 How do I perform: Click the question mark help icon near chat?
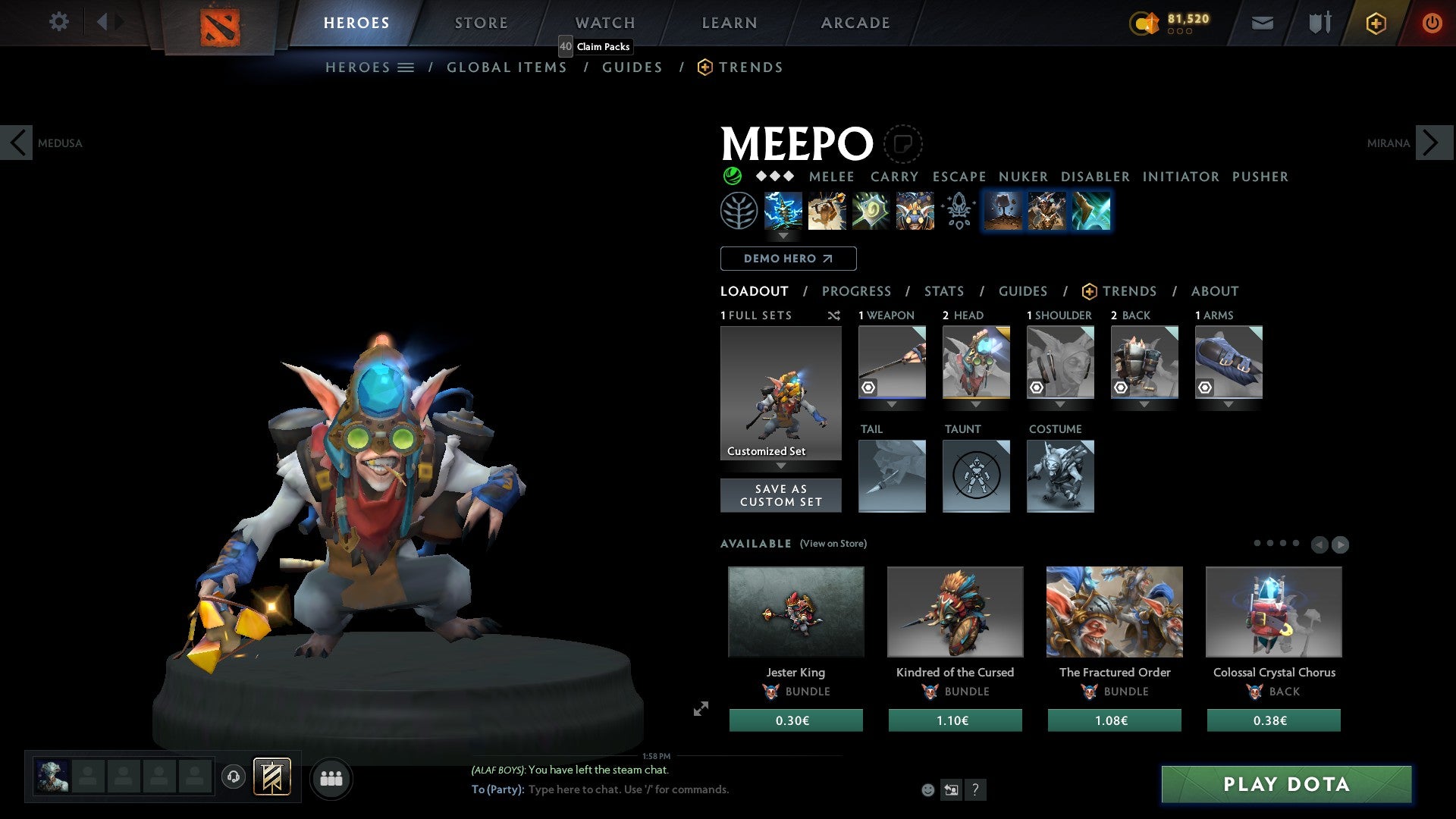(x=975, y=790)
